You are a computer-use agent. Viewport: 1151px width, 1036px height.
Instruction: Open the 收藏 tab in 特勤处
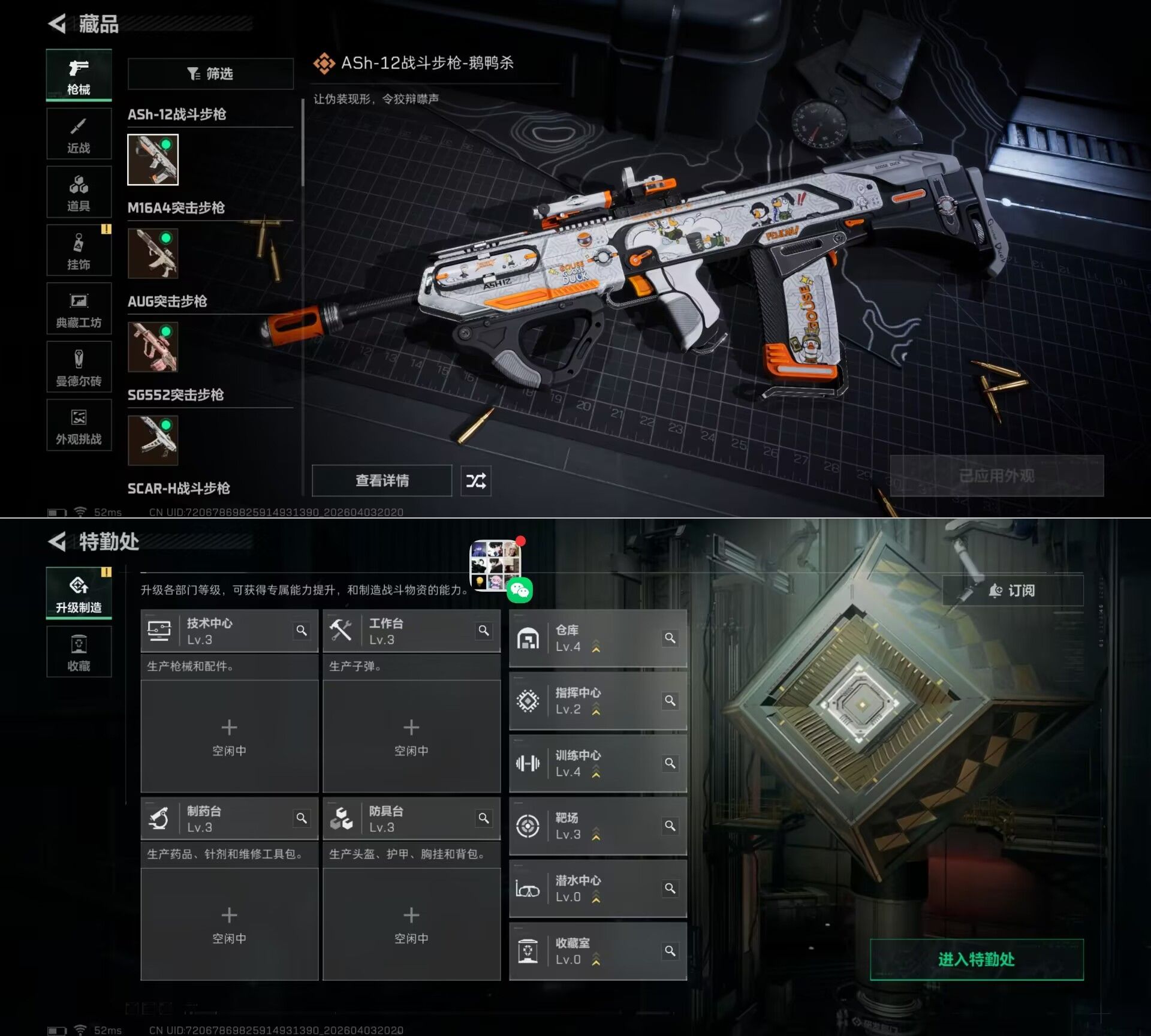pos(79,652)
